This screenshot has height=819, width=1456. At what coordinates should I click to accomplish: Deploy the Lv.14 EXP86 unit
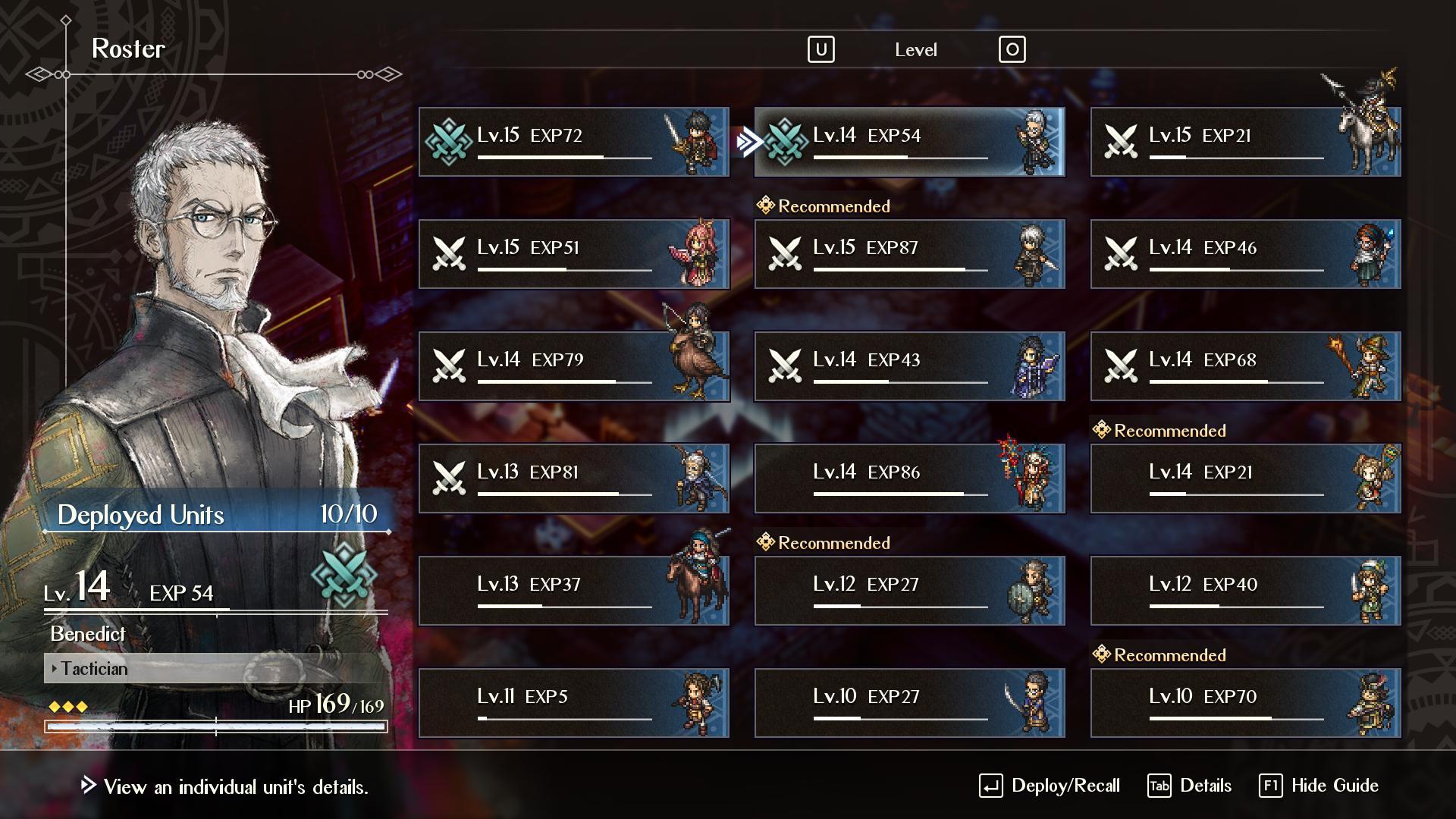pyautogui.click(x=909, y=479)
